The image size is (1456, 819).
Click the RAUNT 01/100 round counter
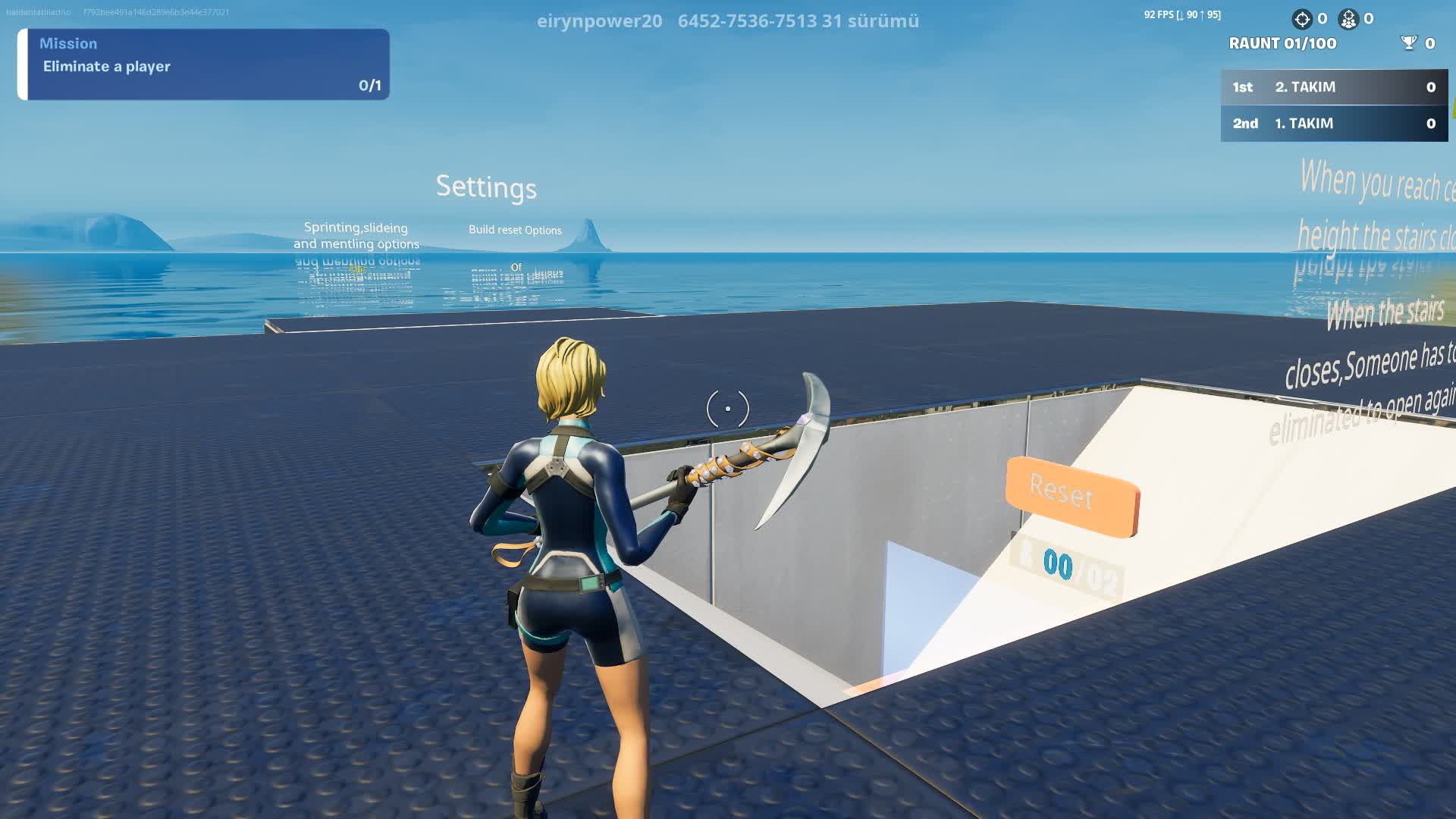(x=1282, y=43)
